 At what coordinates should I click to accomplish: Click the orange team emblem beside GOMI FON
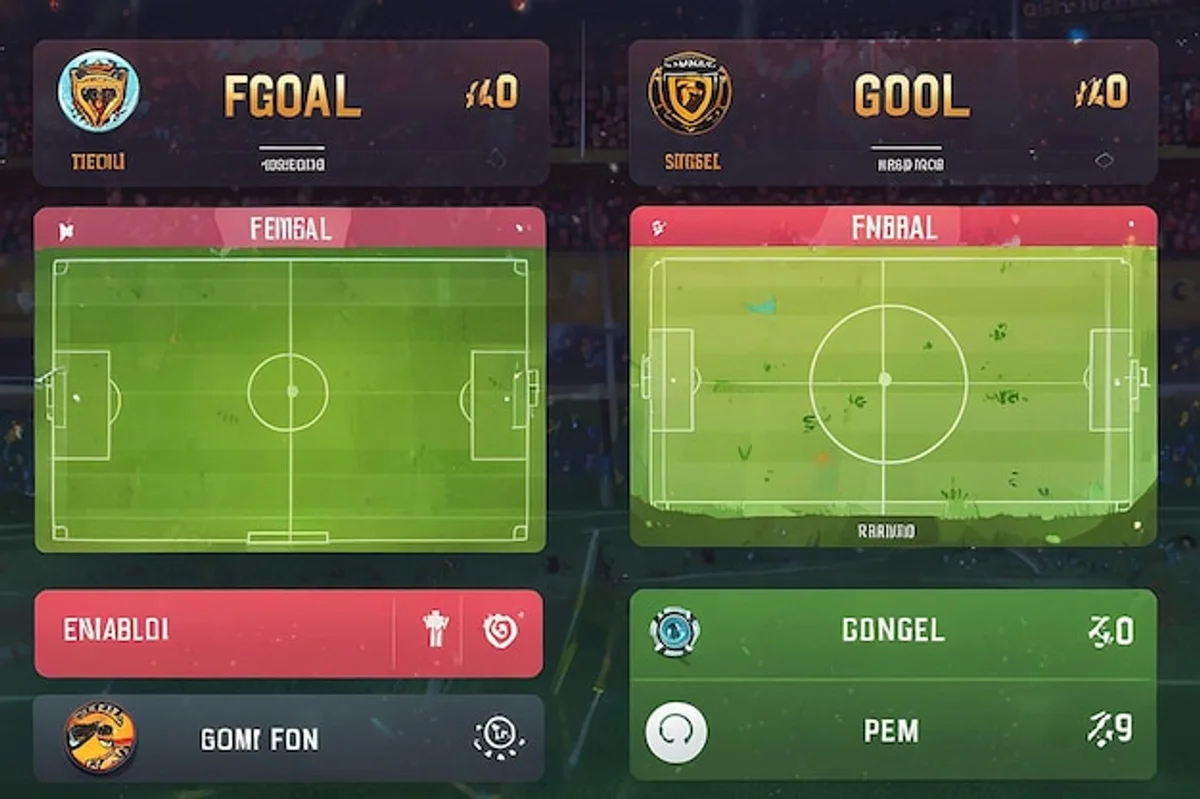click(x=100, y=737)
